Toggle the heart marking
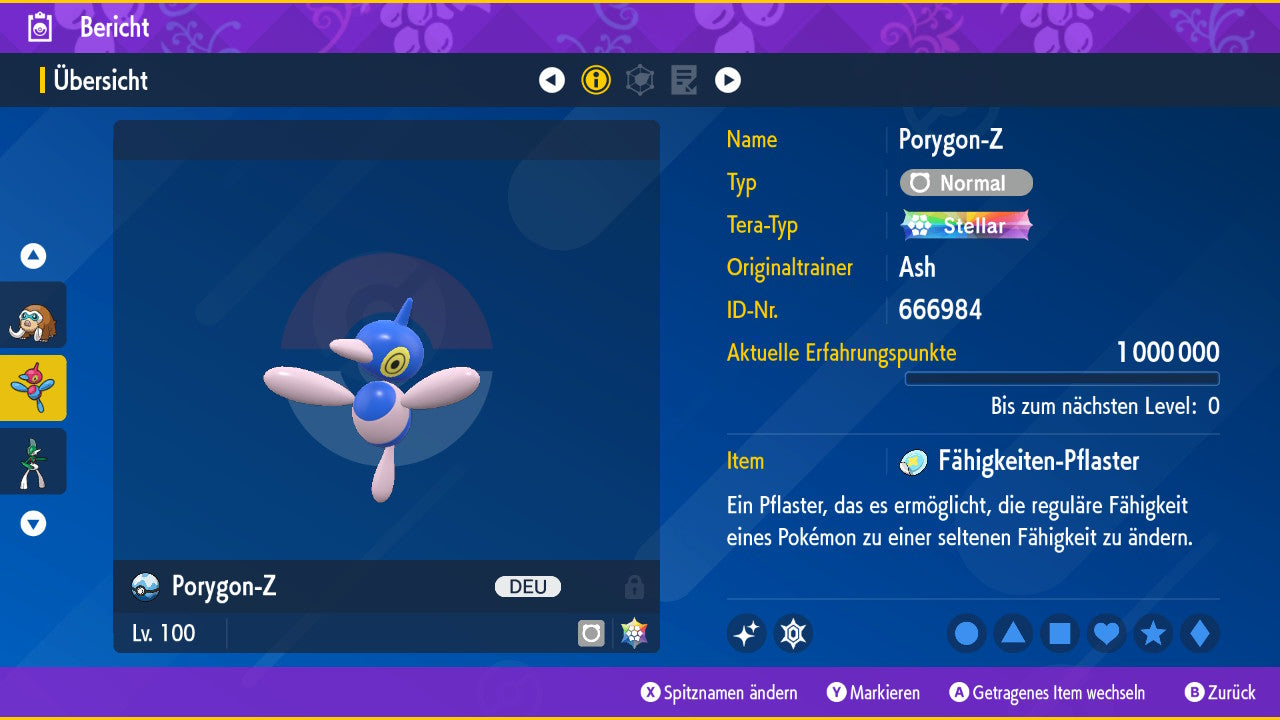1280x720 pixels. (1107, 633)
